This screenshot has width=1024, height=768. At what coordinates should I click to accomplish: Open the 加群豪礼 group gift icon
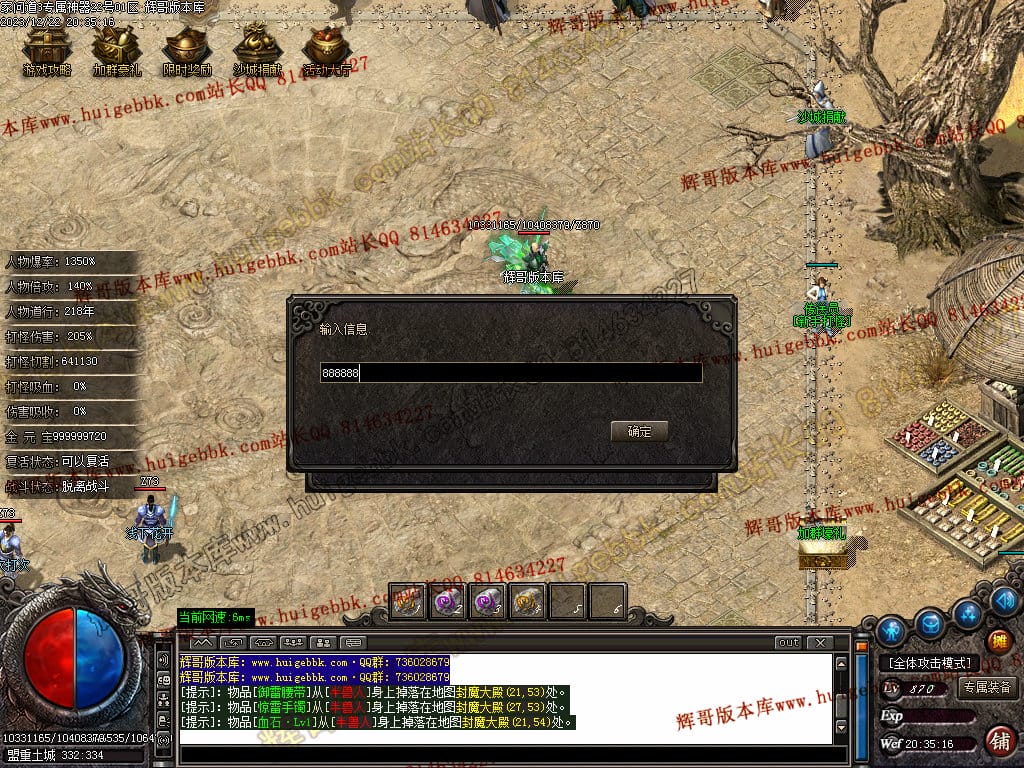pos(116,50)
